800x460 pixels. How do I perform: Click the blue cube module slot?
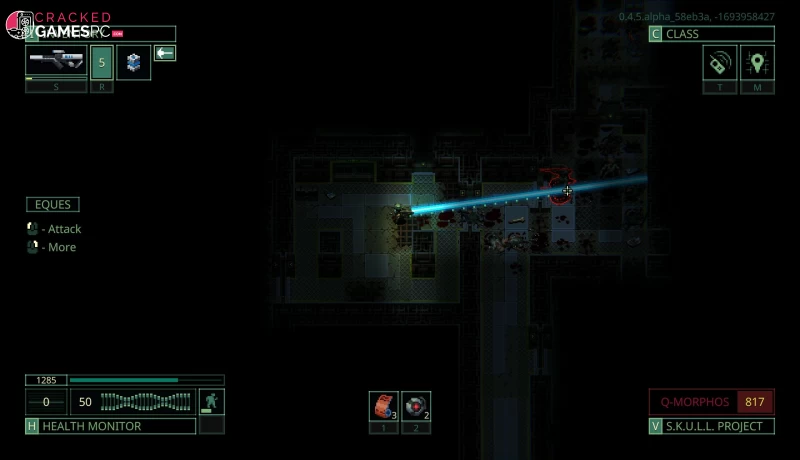tap(133, 62)
